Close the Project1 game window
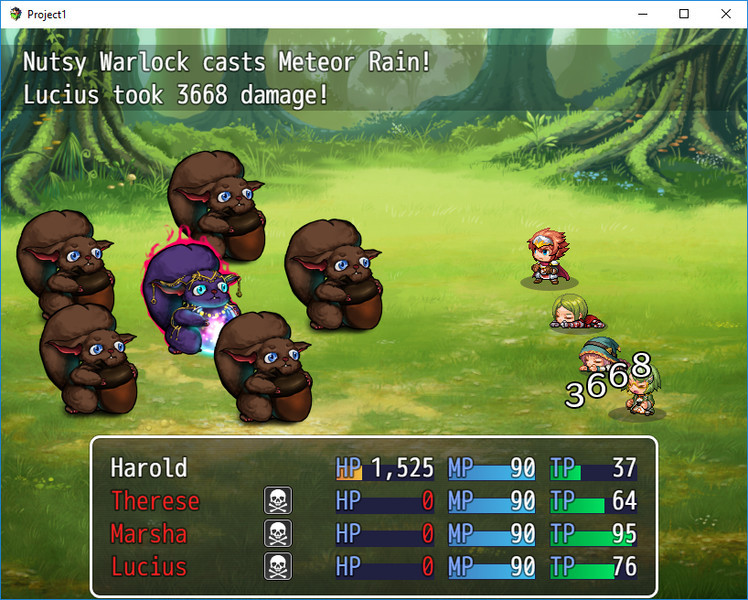Viewport: 748px width, 600px height. tap(725, 14)
